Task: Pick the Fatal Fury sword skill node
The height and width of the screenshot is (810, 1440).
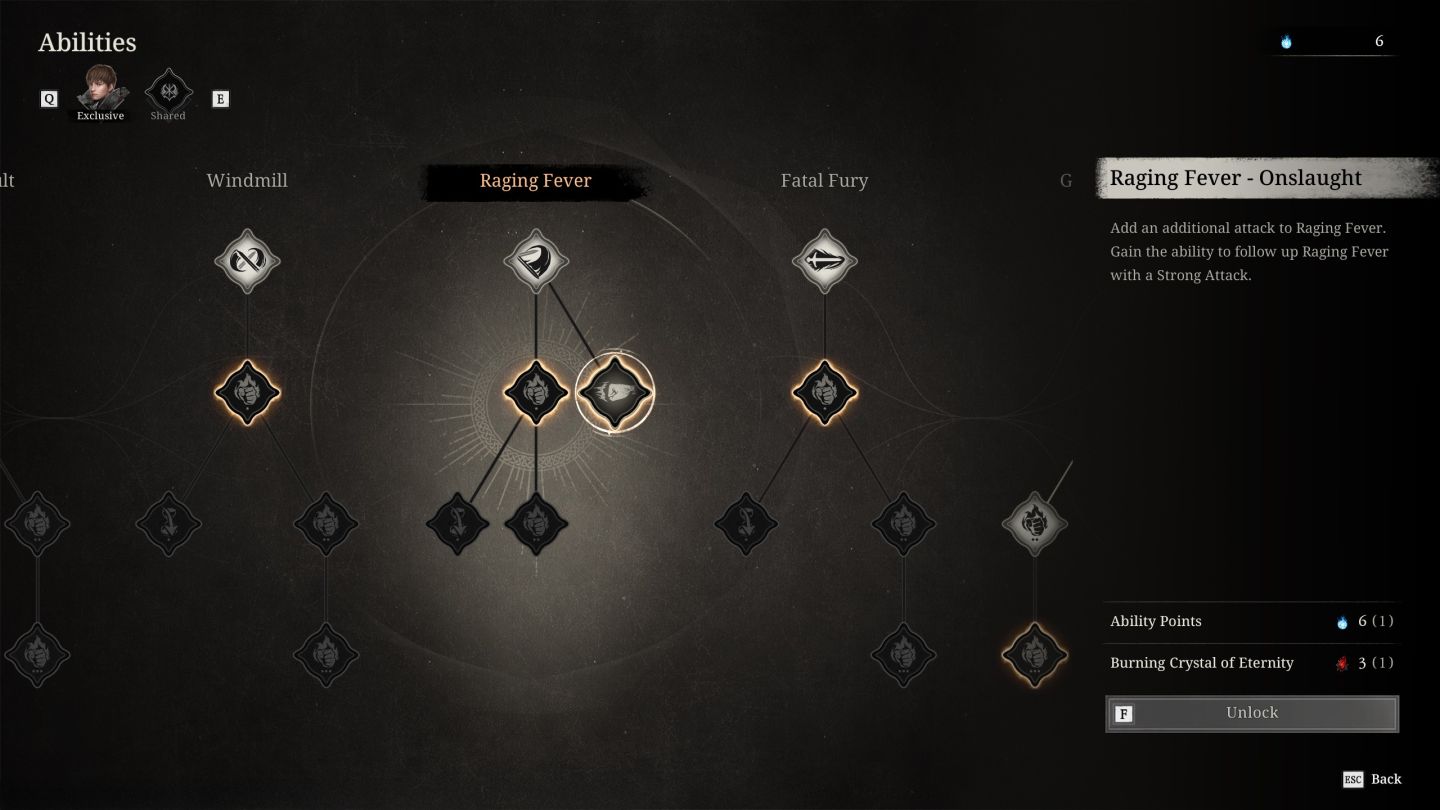Action: point(824,261)
